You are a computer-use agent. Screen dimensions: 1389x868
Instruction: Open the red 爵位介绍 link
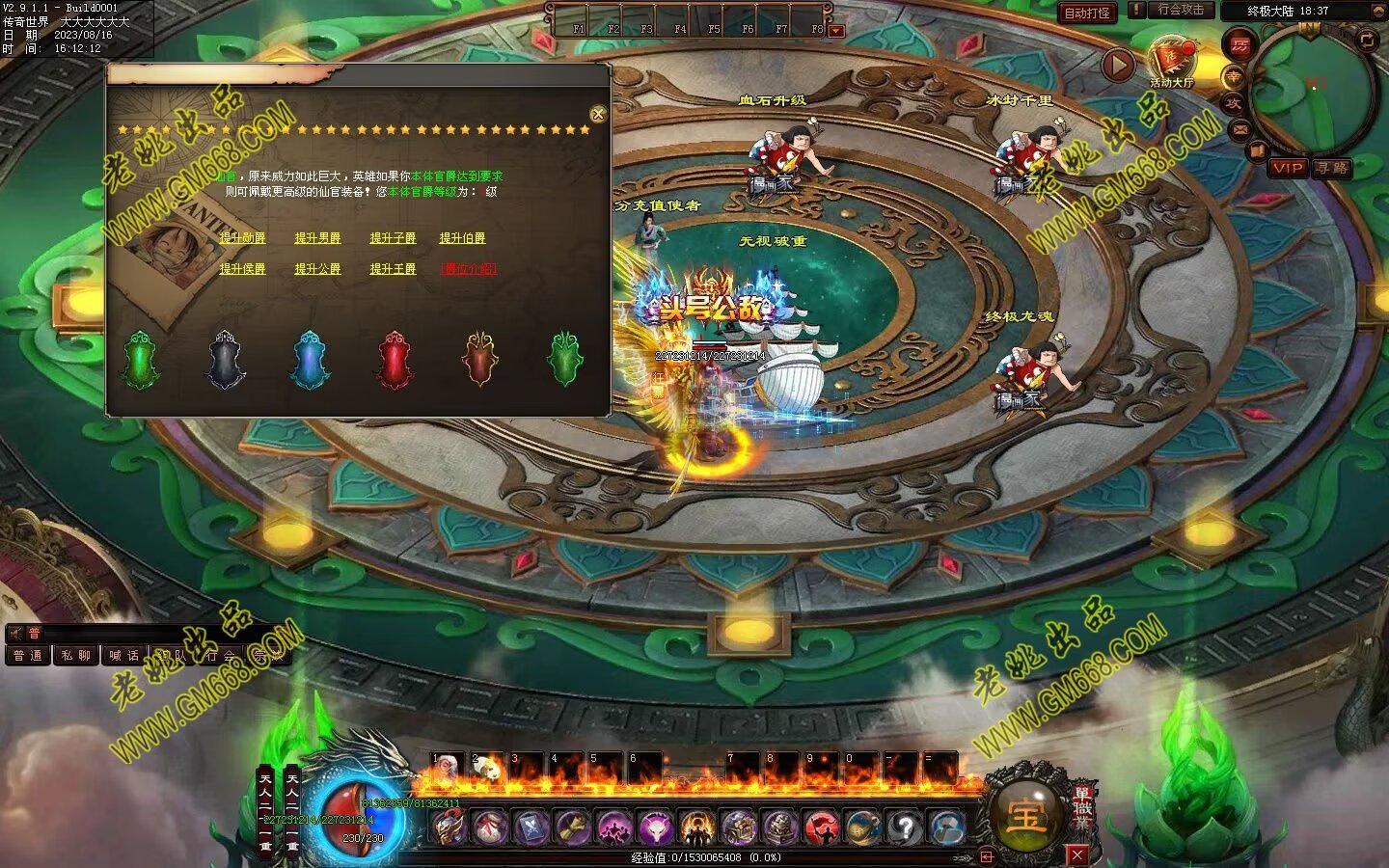click(x=468, y=269)
